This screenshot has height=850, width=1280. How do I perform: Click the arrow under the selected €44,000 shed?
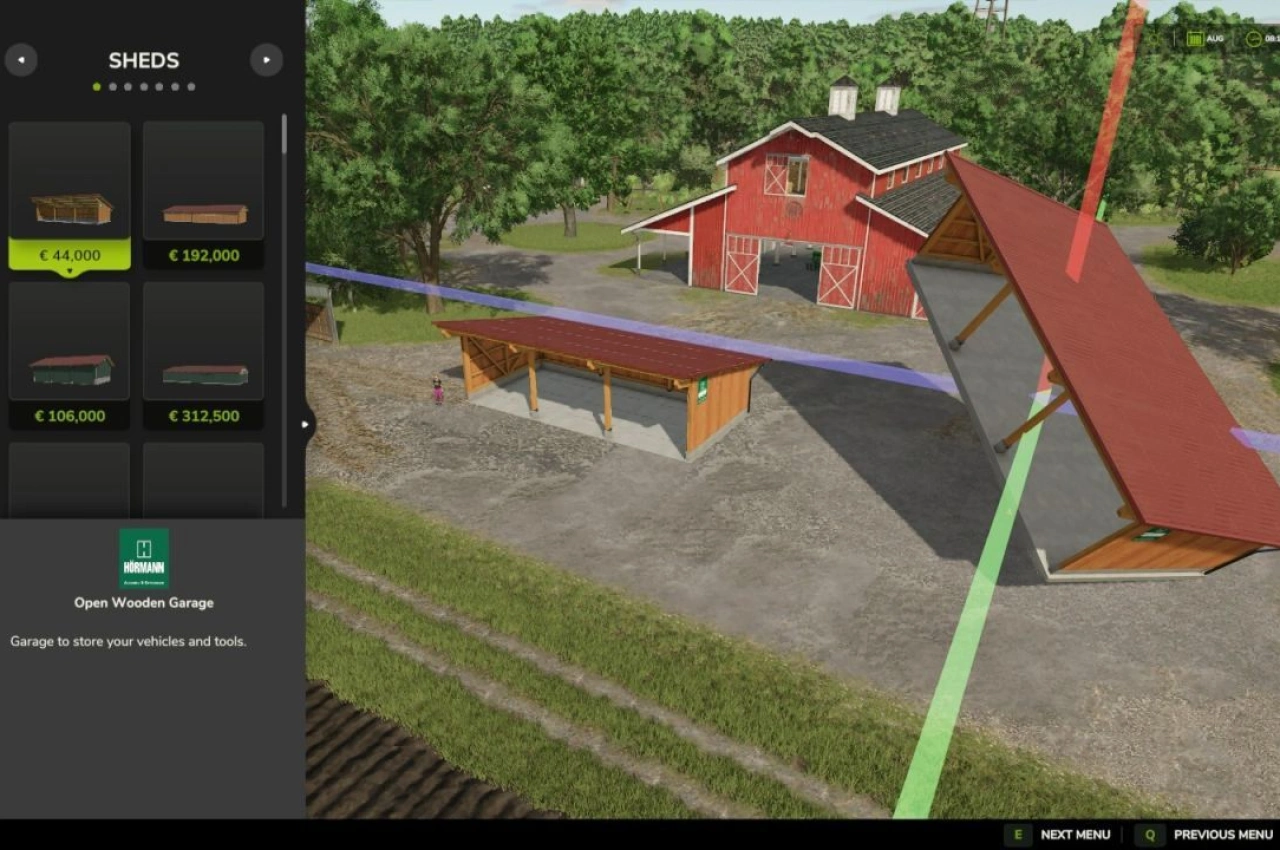coord(69,269)
